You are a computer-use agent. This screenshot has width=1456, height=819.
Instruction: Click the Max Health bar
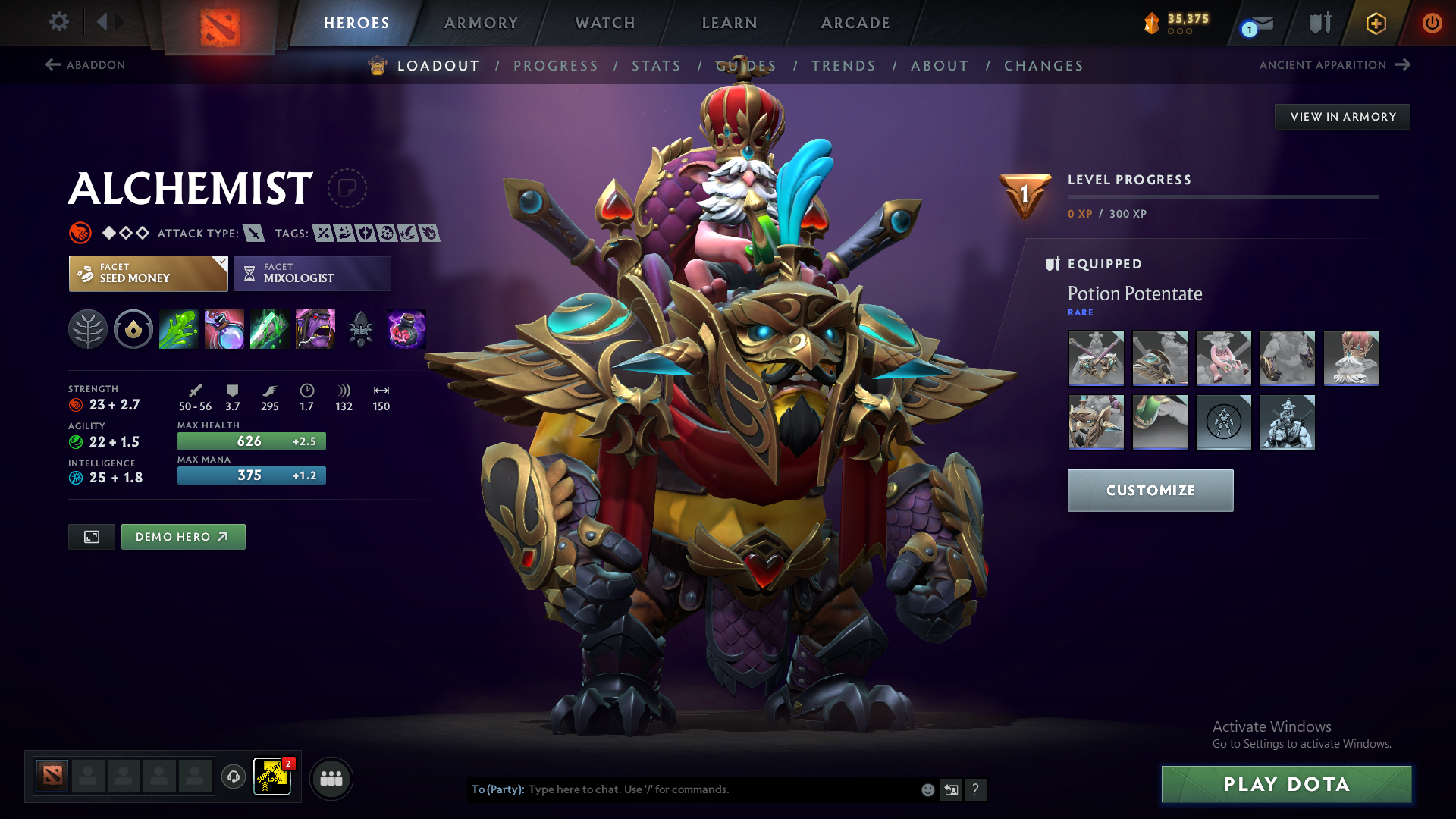coord(251,441)
